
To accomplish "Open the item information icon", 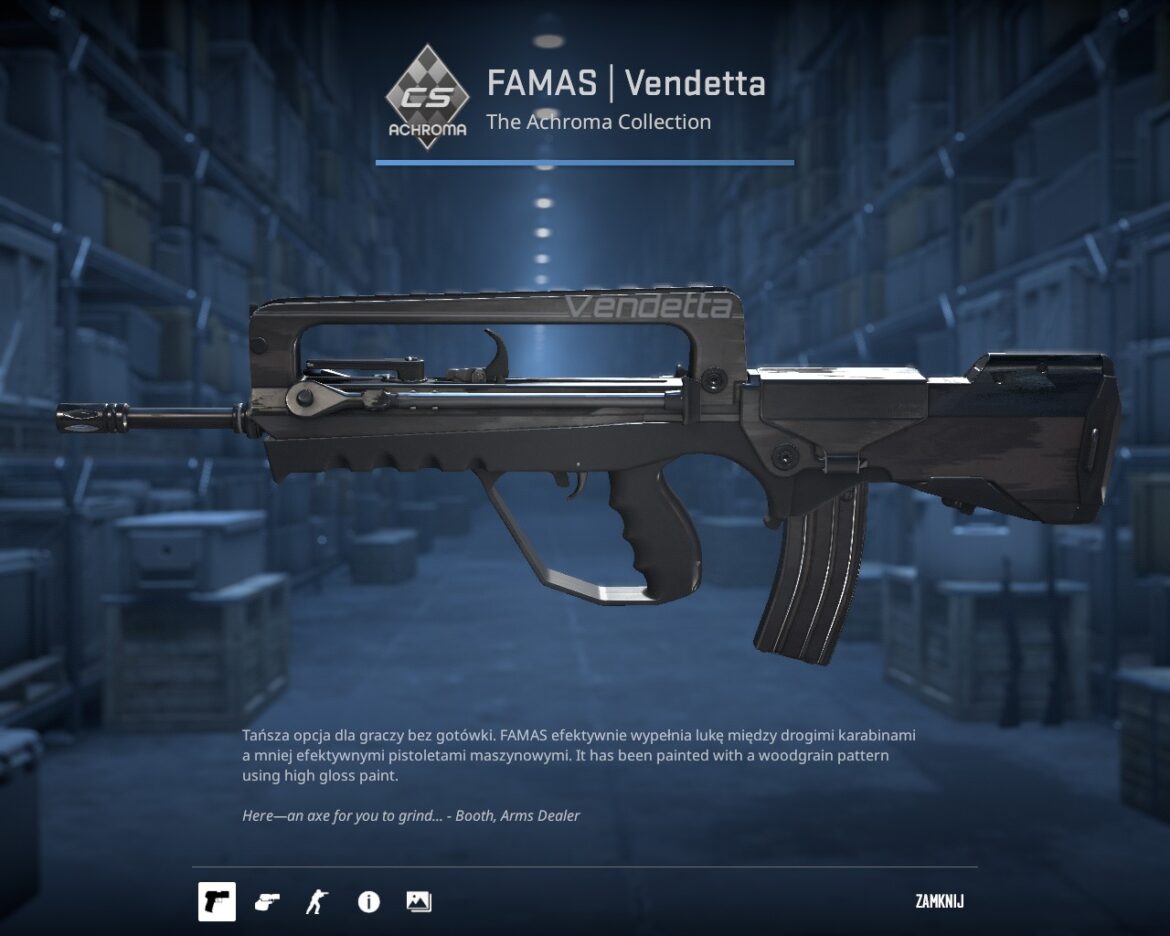I will (x=369, y=902).
